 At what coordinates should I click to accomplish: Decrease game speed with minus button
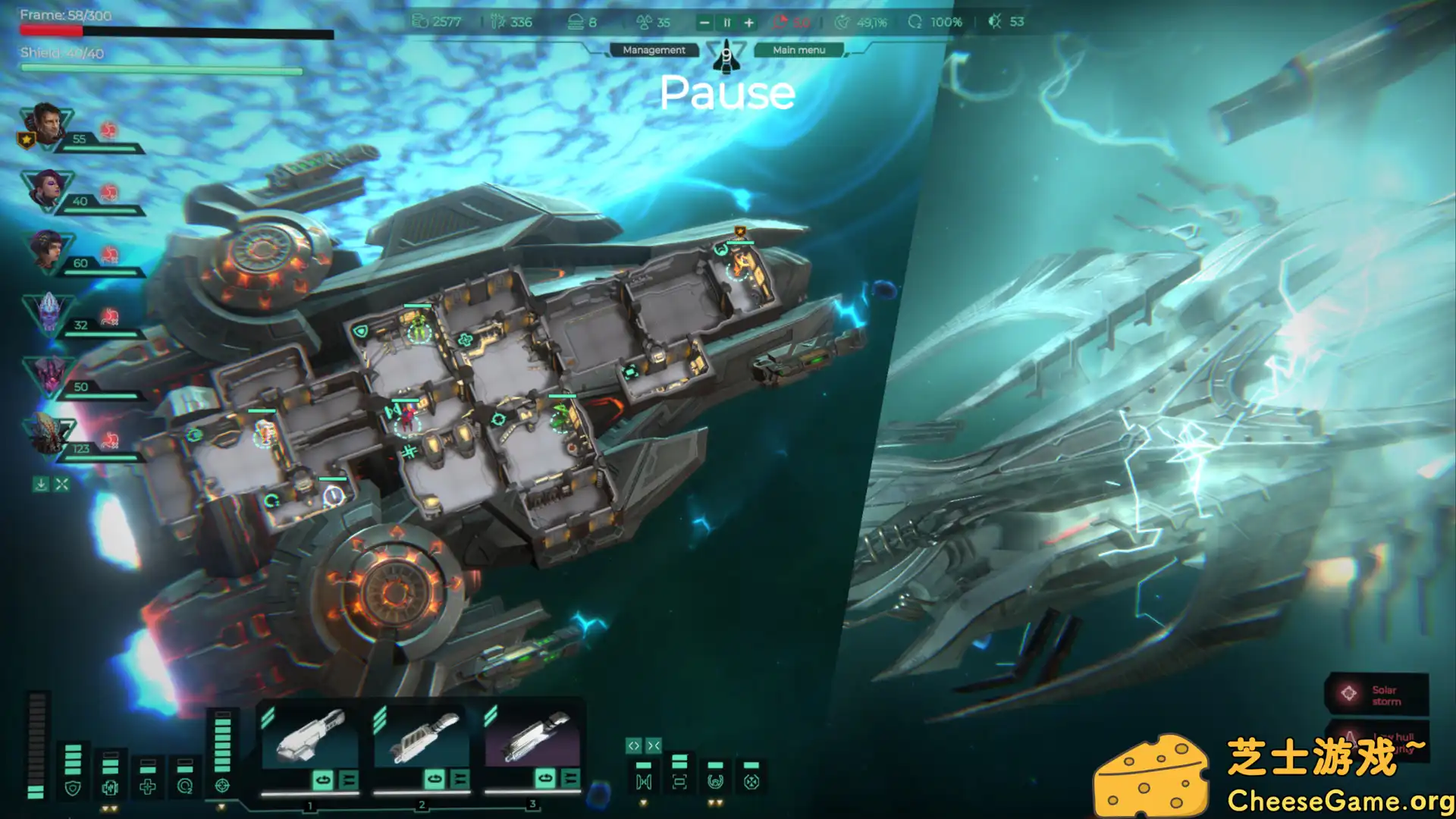[x=704, y=22]
